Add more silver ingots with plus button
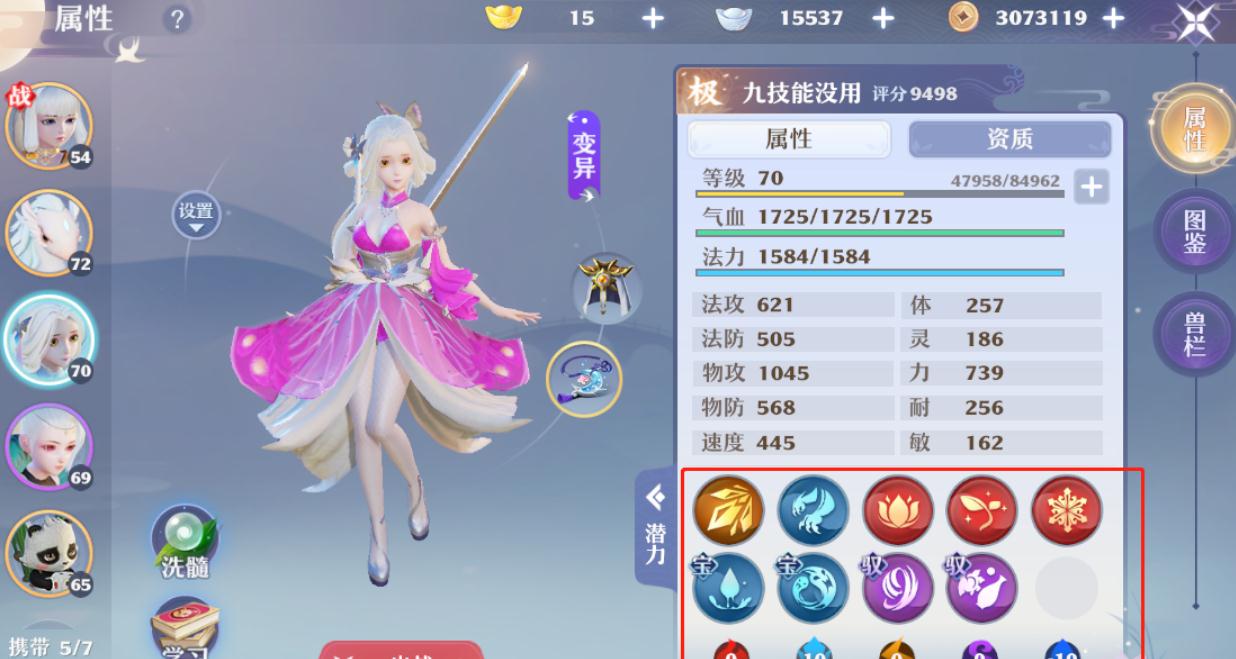Image resolution: width=1236 pixels, height=659 pixels. click(x=883, y=18)
